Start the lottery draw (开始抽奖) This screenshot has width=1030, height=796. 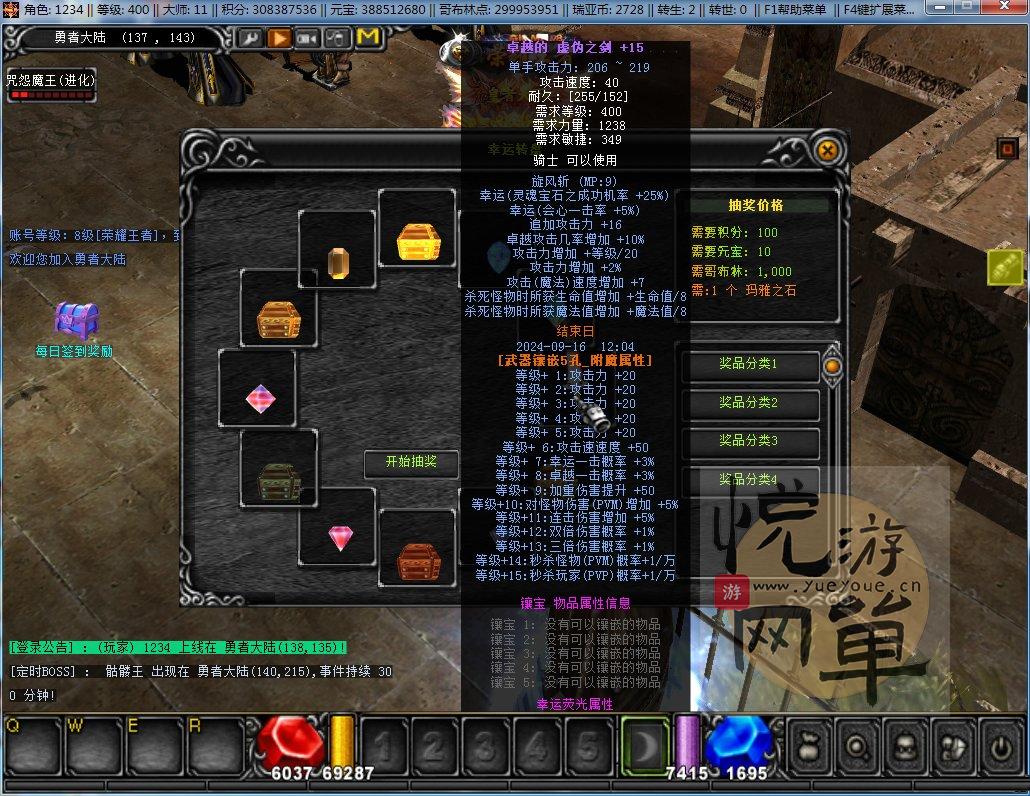(411, 462)
